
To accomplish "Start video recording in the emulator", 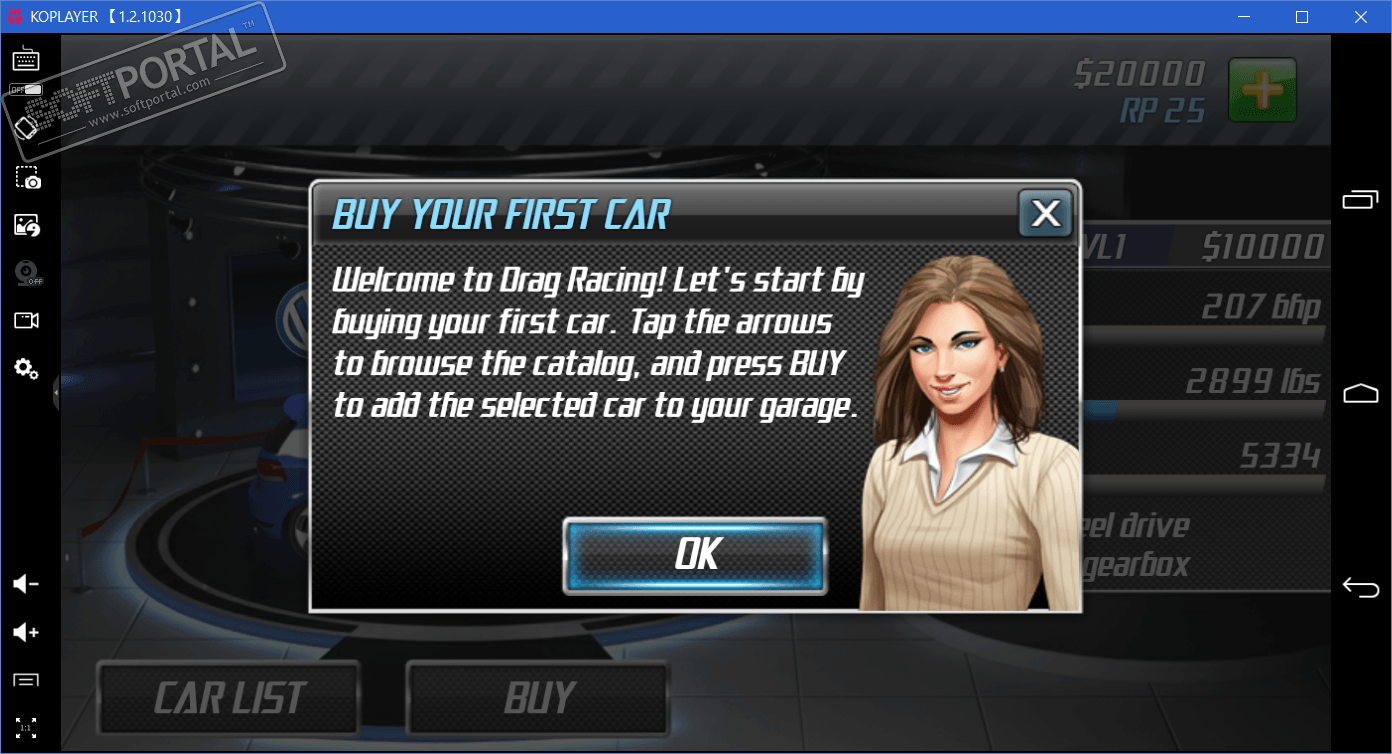I will [x=26, y=321].
